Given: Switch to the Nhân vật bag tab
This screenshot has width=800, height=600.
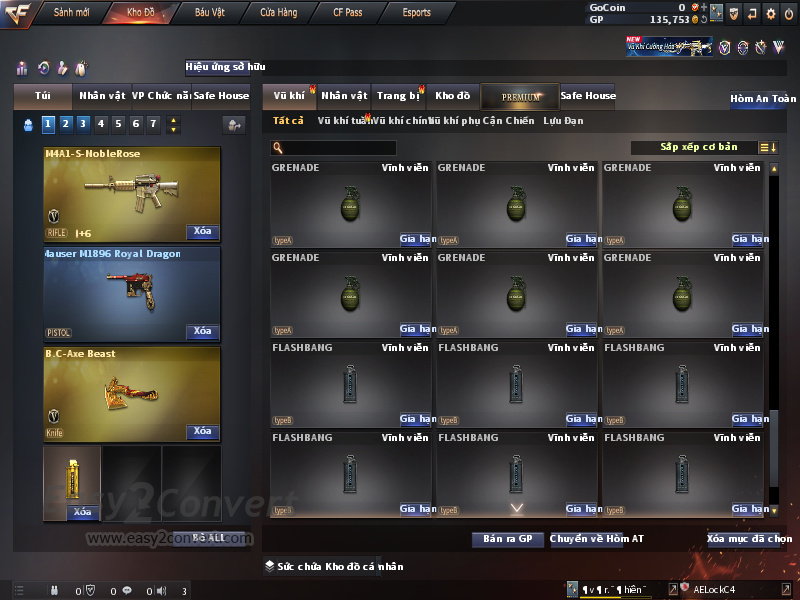Looking at the screenshot, I should point(102,96).
